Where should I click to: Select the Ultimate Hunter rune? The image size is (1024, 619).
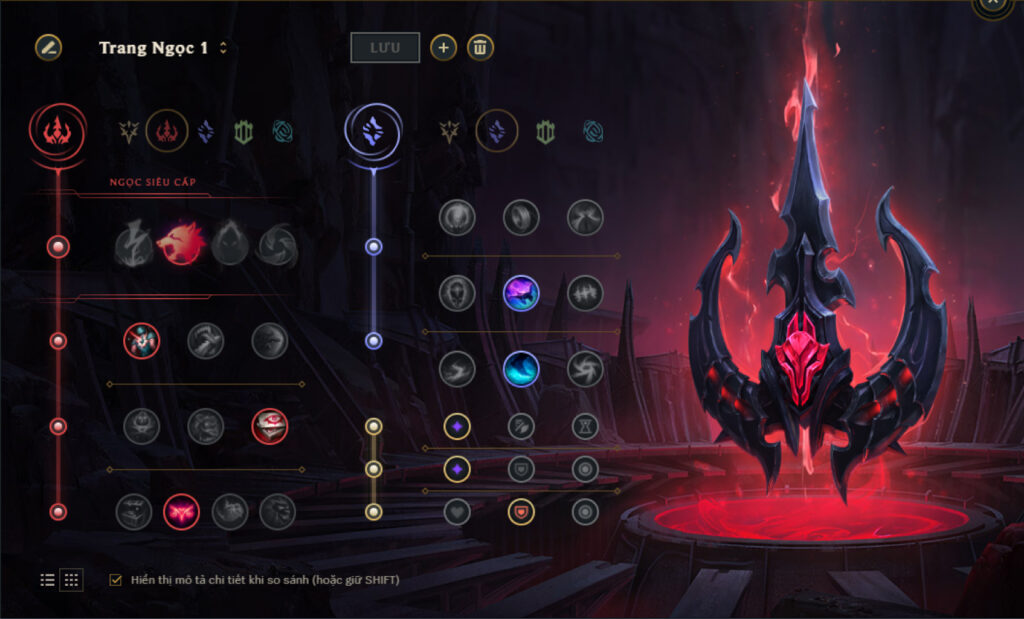coord(278,511)
